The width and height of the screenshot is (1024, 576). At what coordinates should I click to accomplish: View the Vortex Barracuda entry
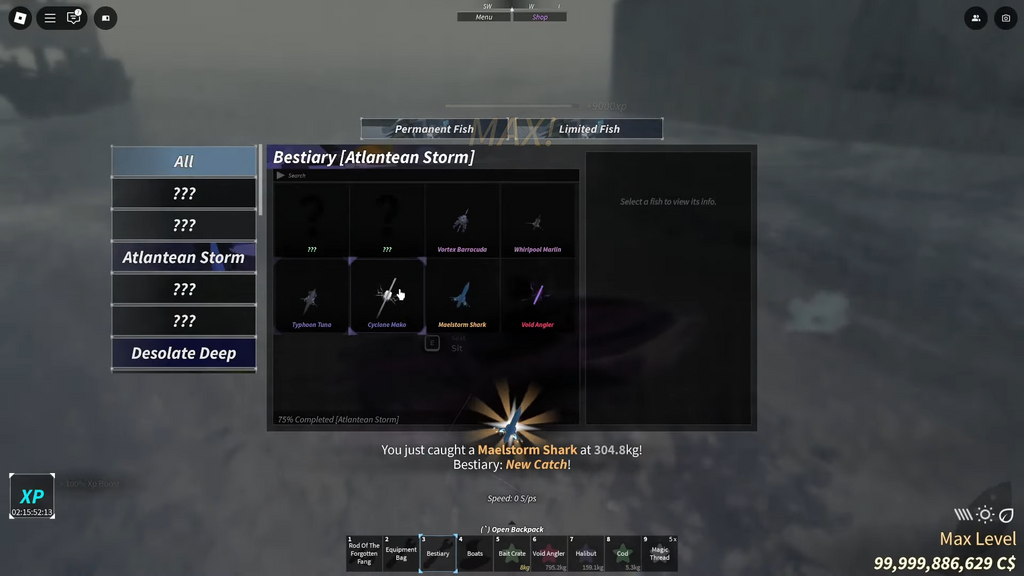462,222
